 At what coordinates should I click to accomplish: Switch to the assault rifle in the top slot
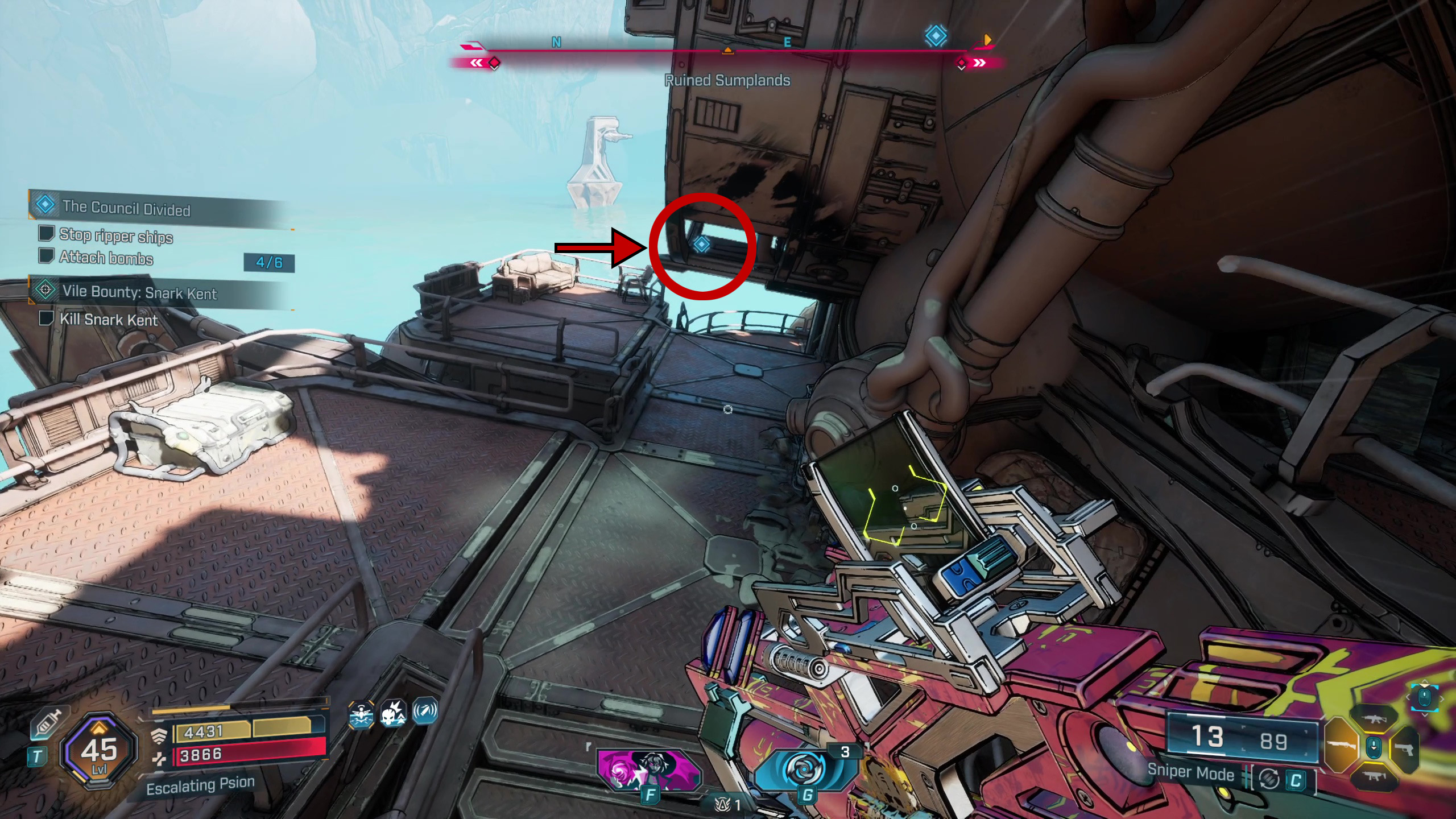click(1372, 719)
